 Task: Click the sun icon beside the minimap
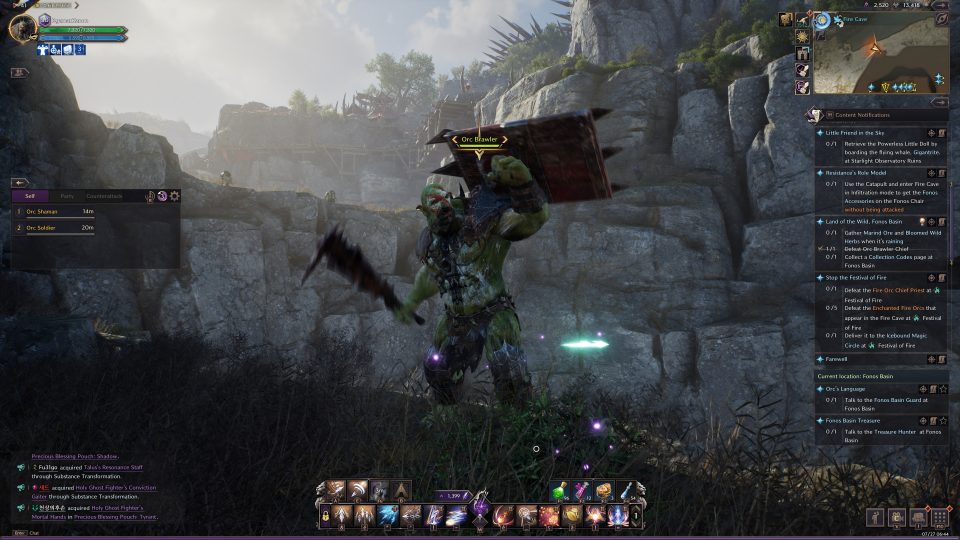(x=802, y=37)
